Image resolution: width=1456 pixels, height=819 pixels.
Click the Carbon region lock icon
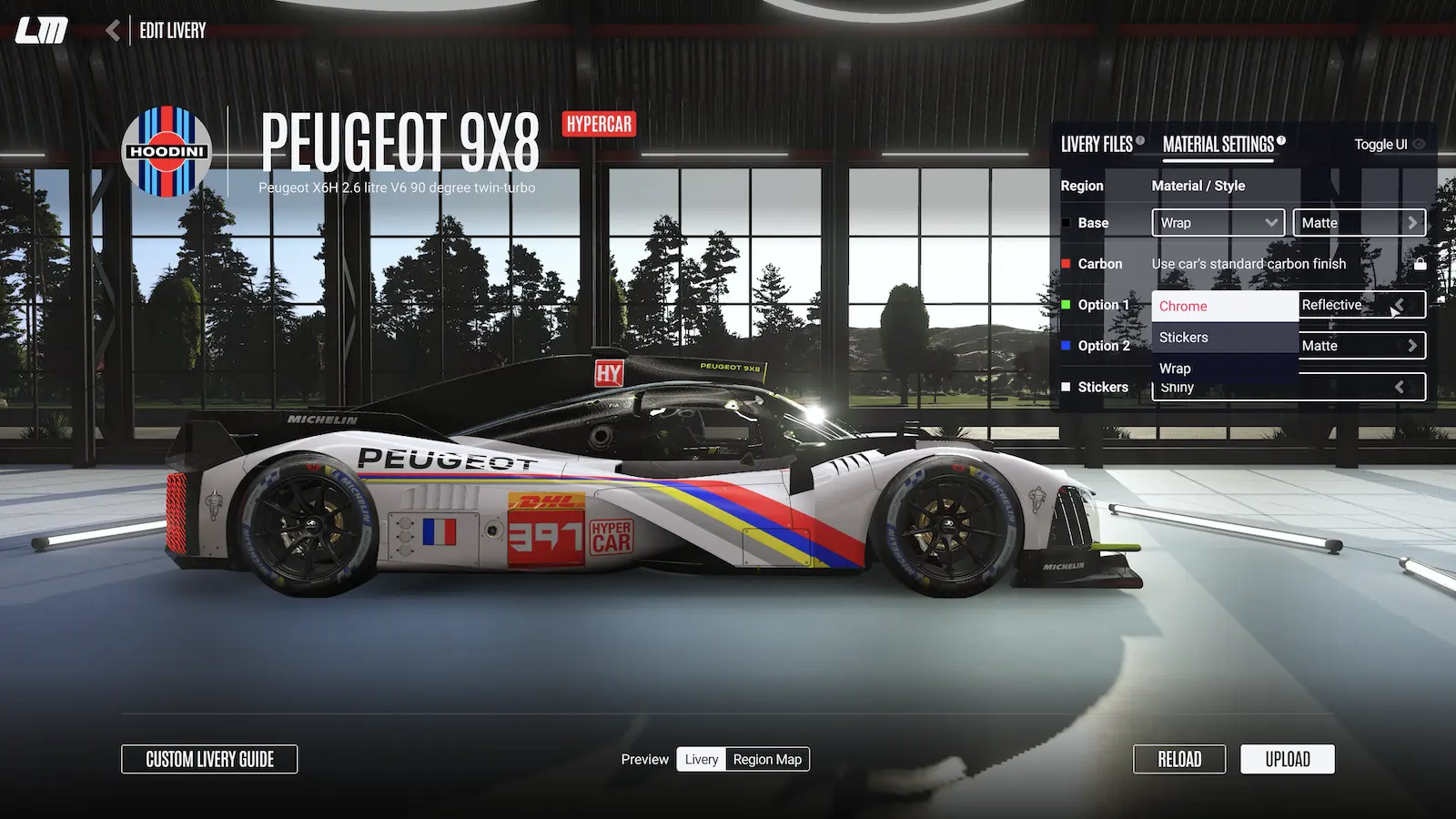(x=1420, y=264)
